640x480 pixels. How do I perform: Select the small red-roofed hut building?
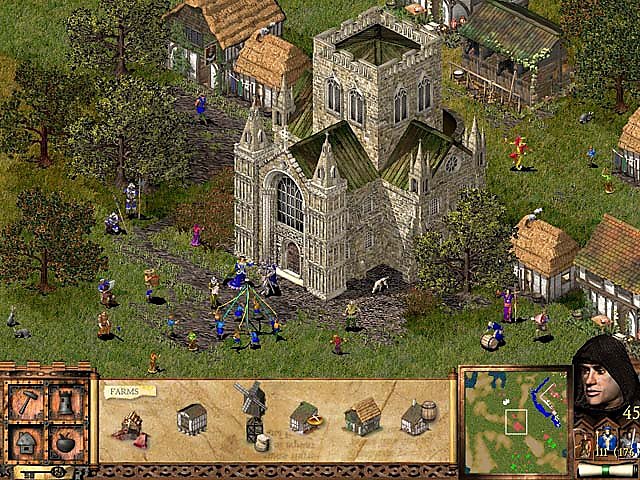[130, 424]
